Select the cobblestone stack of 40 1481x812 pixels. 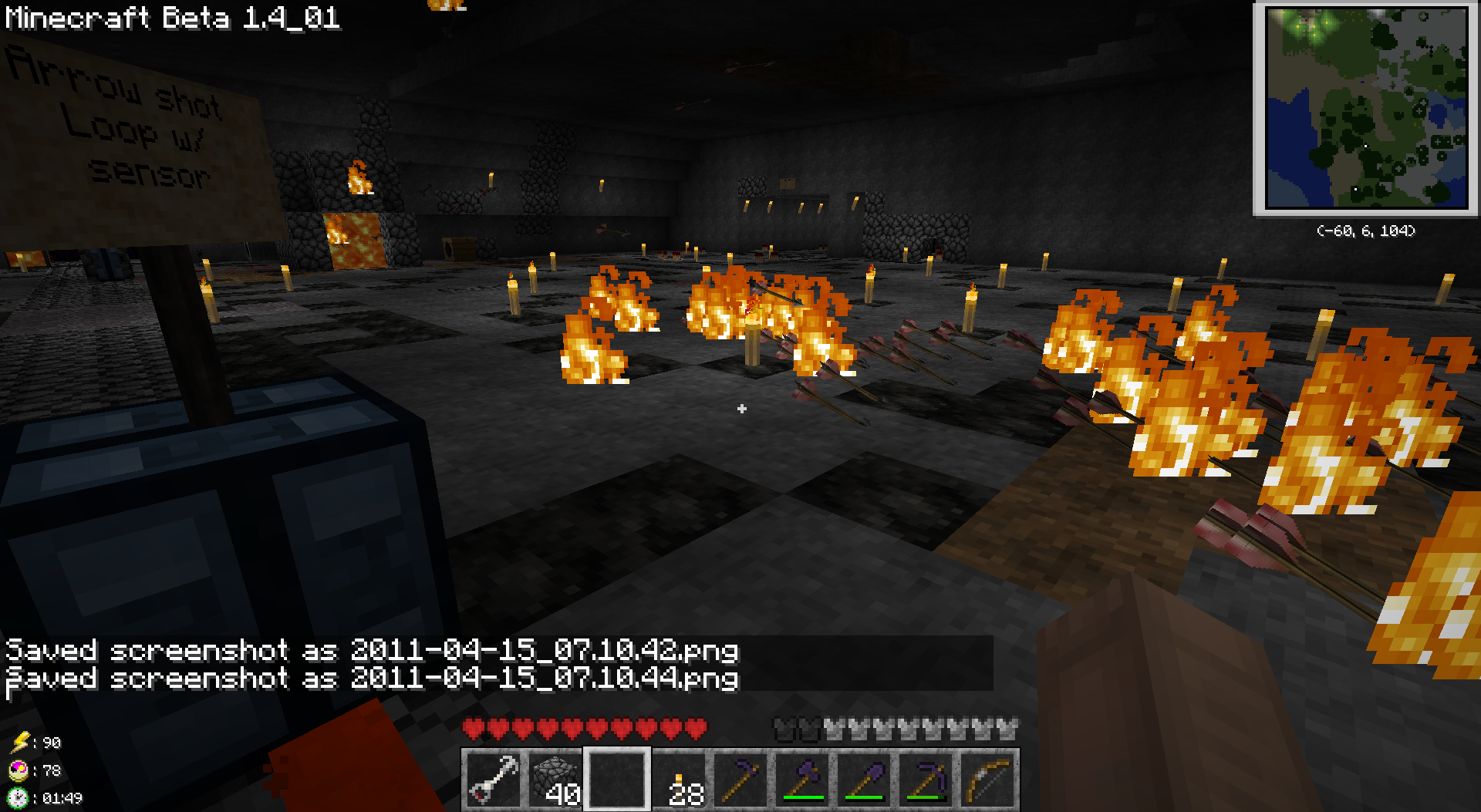click(555, 780)
